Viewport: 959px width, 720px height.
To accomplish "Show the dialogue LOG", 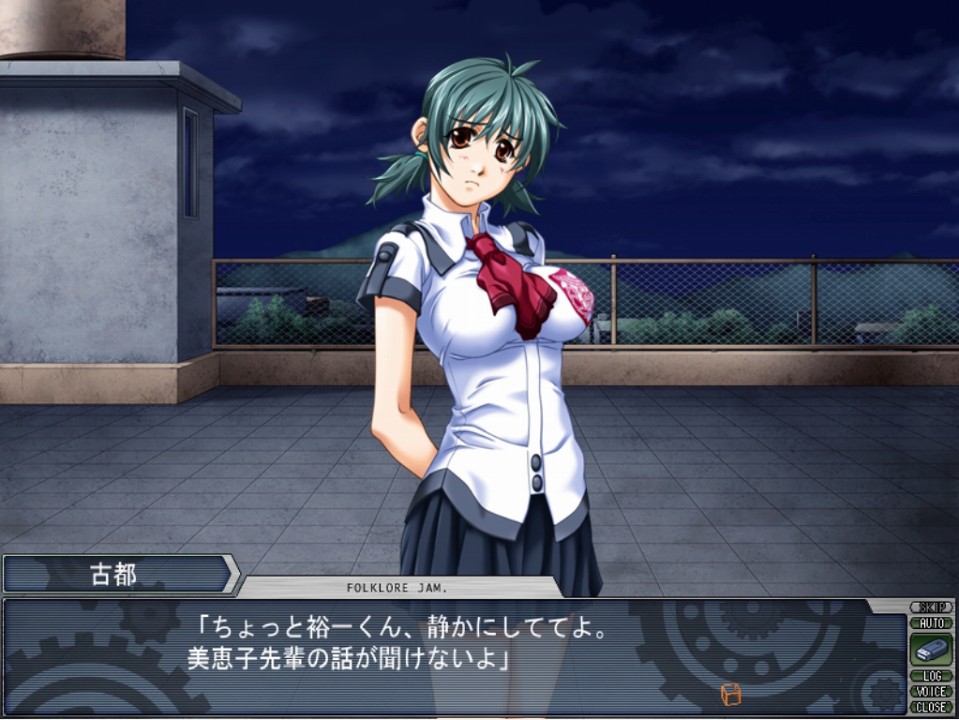I will pos(931,676).
